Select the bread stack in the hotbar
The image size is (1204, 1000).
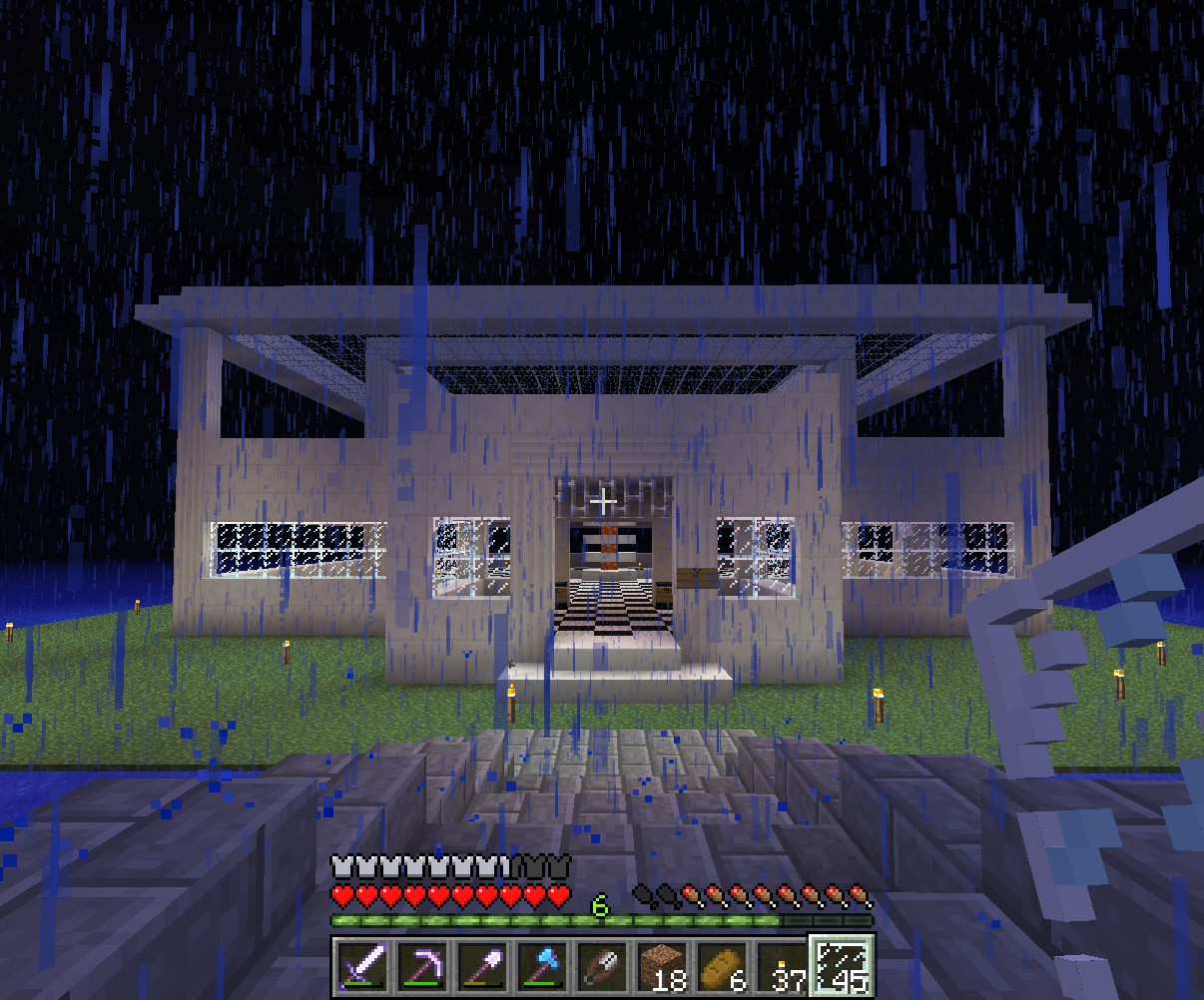[x=721, y=966]
